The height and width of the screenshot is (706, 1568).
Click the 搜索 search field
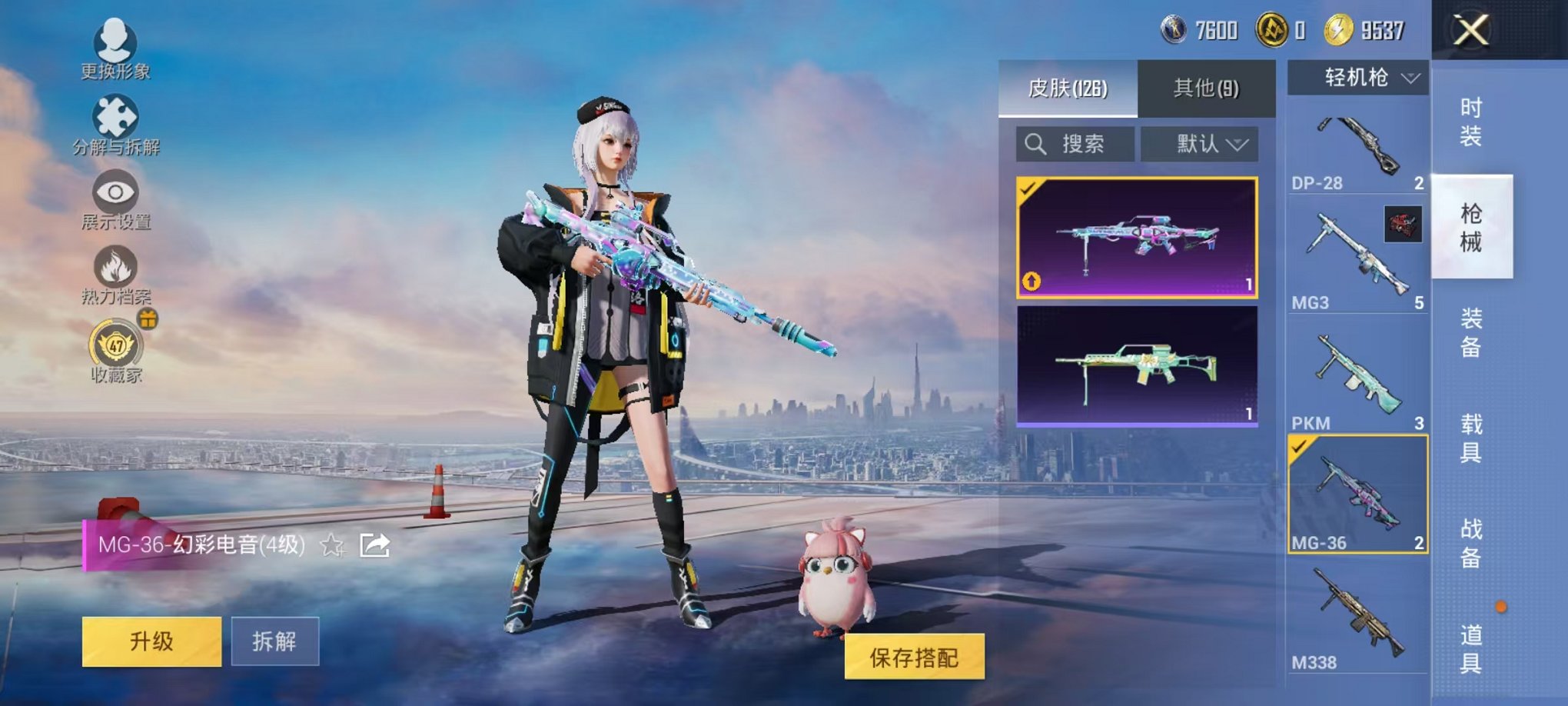[1076, 143]
